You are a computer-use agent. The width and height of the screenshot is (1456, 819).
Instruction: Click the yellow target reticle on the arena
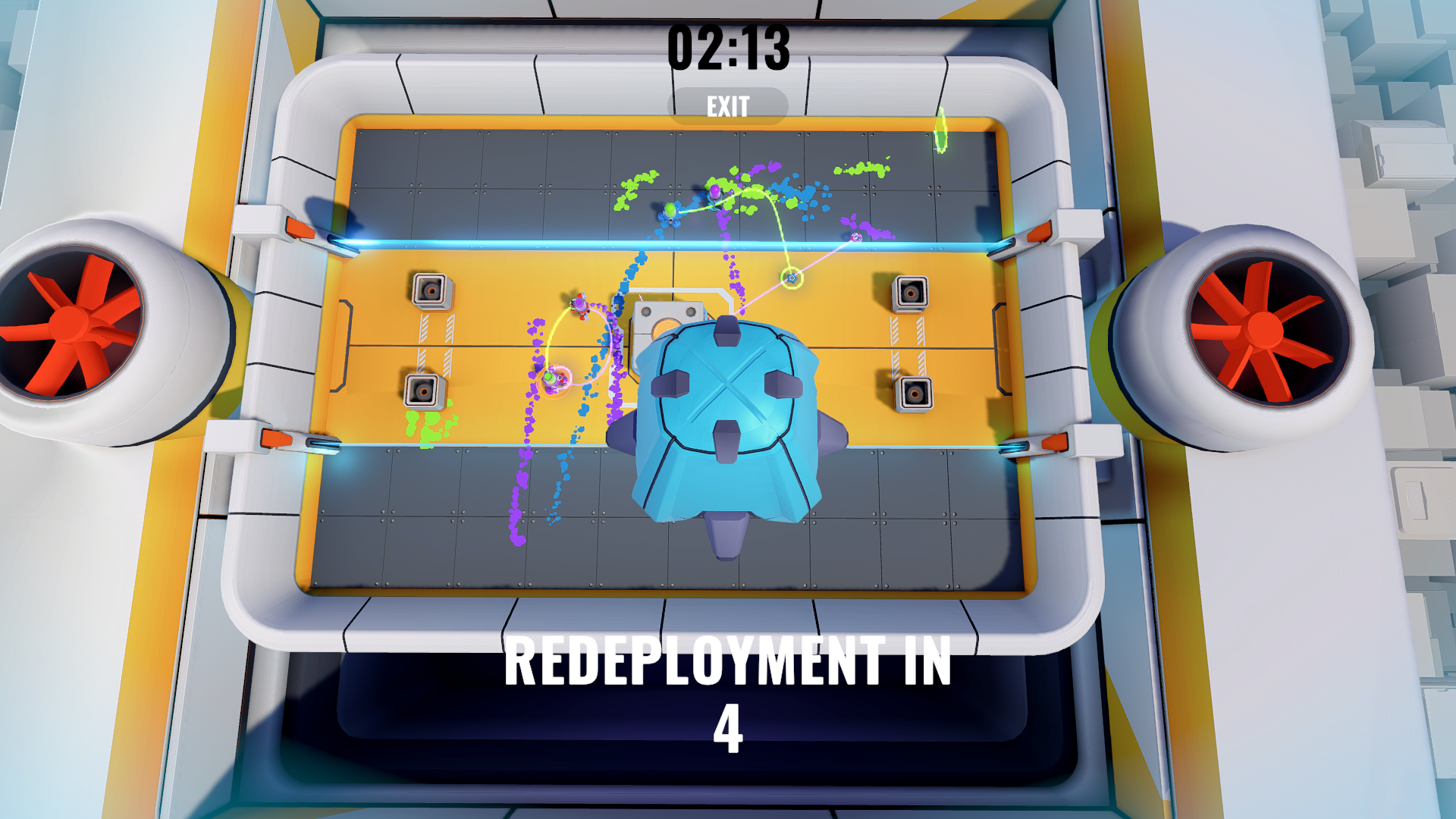point(792,278)
